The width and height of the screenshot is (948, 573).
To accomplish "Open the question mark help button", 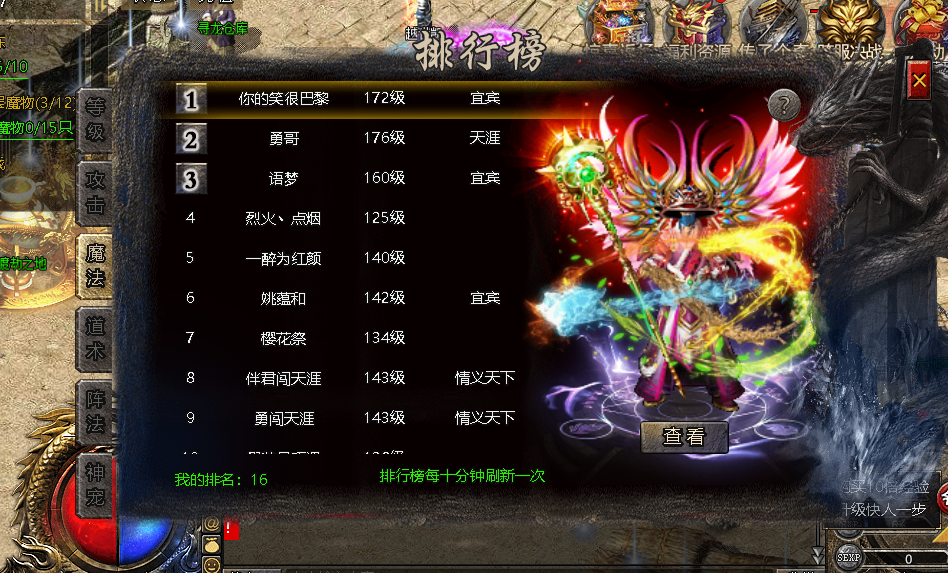I will click(x=784, y=104).
